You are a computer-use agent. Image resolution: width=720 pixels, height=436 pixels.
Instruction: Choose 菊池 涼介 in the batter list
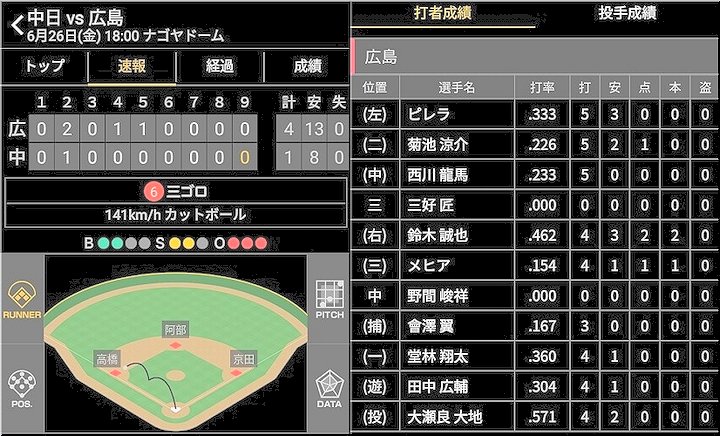pyautogui.click(x=535, y=145)
